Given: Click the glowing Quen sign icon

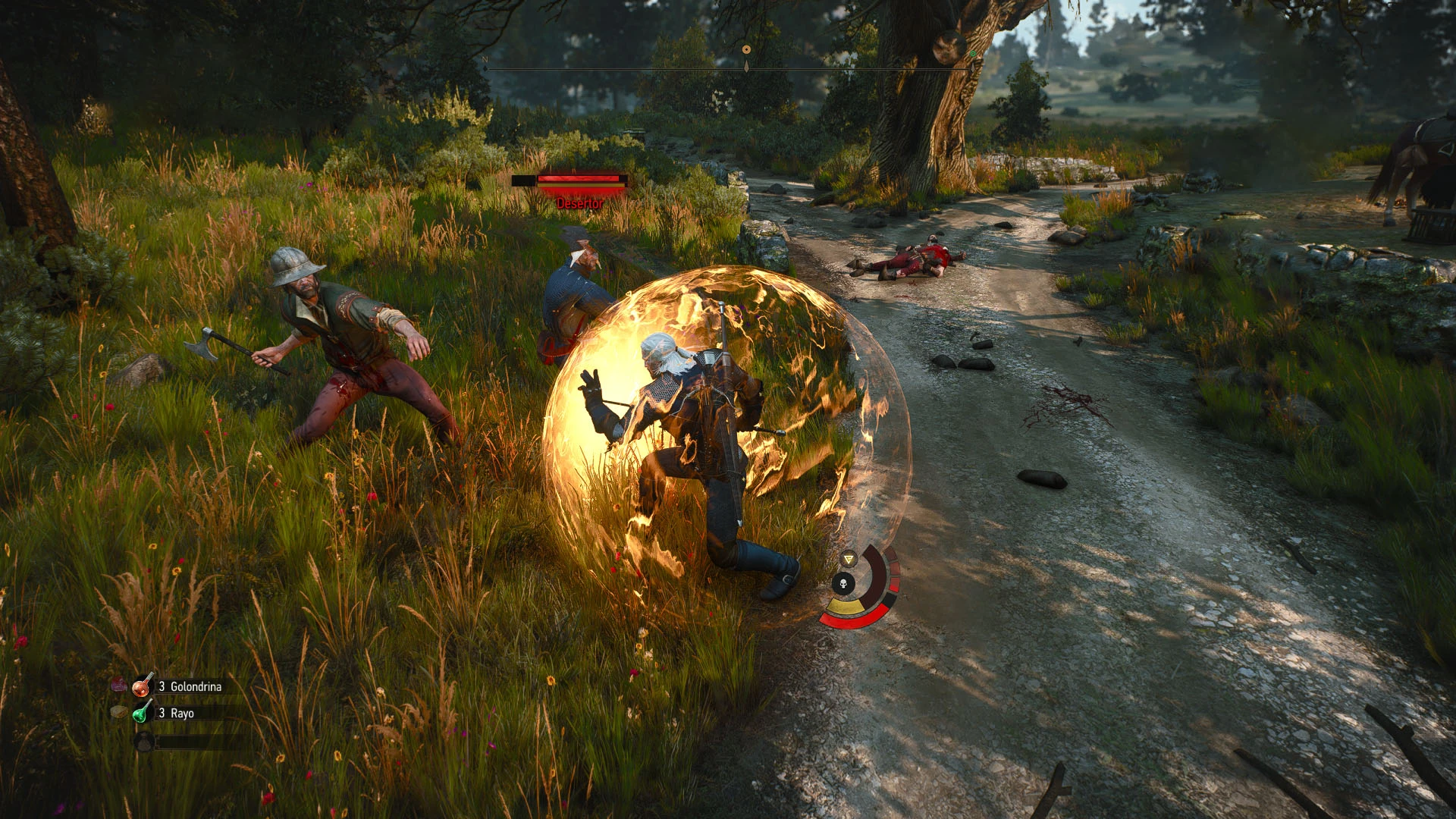Looking at the screenshot, I should [x=849, y=559].
